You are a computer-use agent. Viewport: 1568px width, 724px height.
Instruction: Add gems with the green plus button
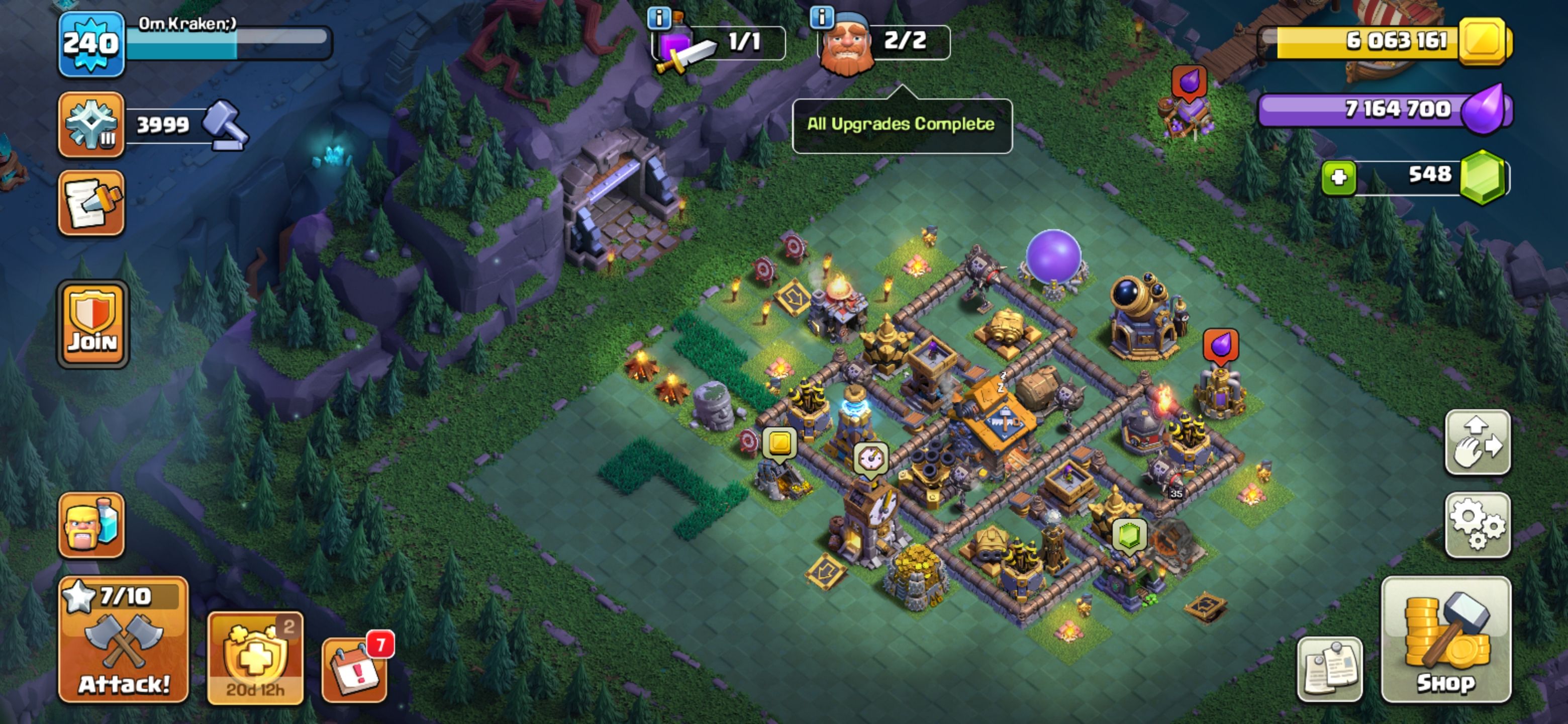click(x=1338, y=178)
